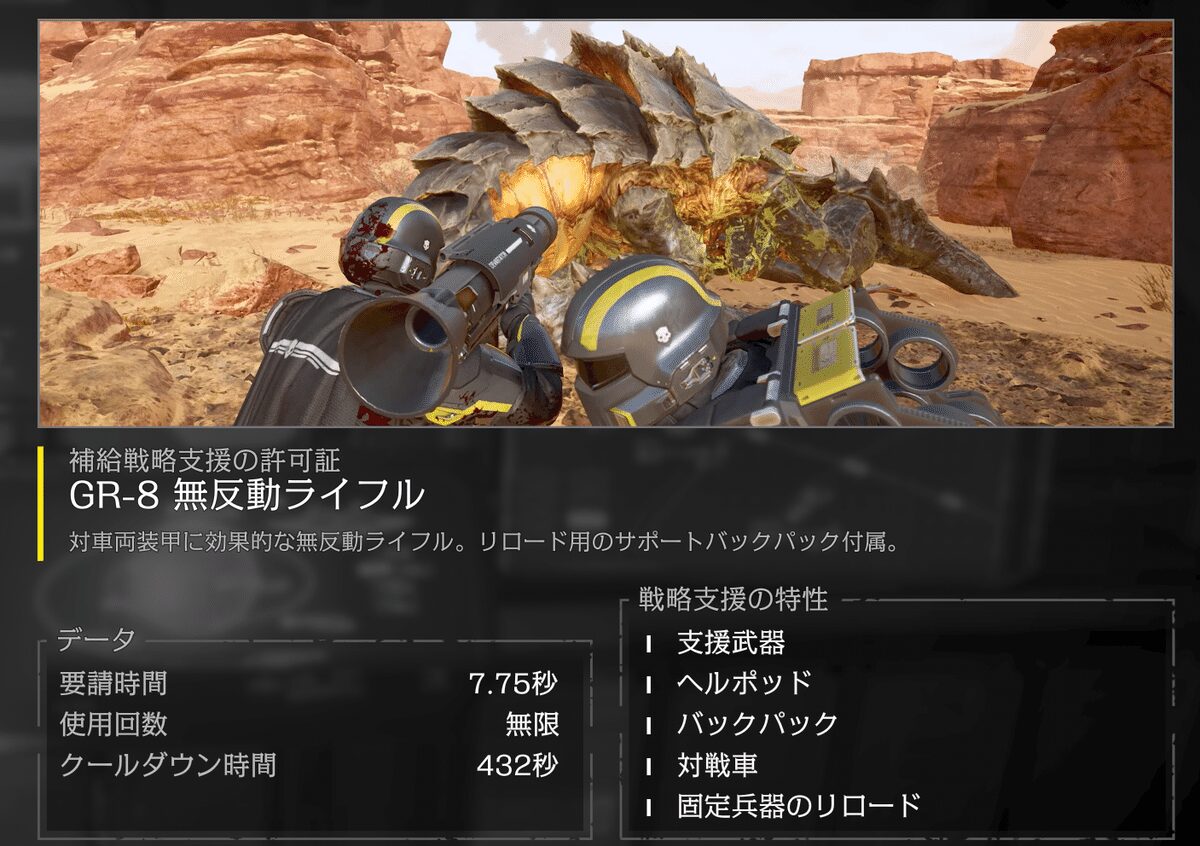
Task: Select the 対戦車 trait entry
Action: click(717, 765)
